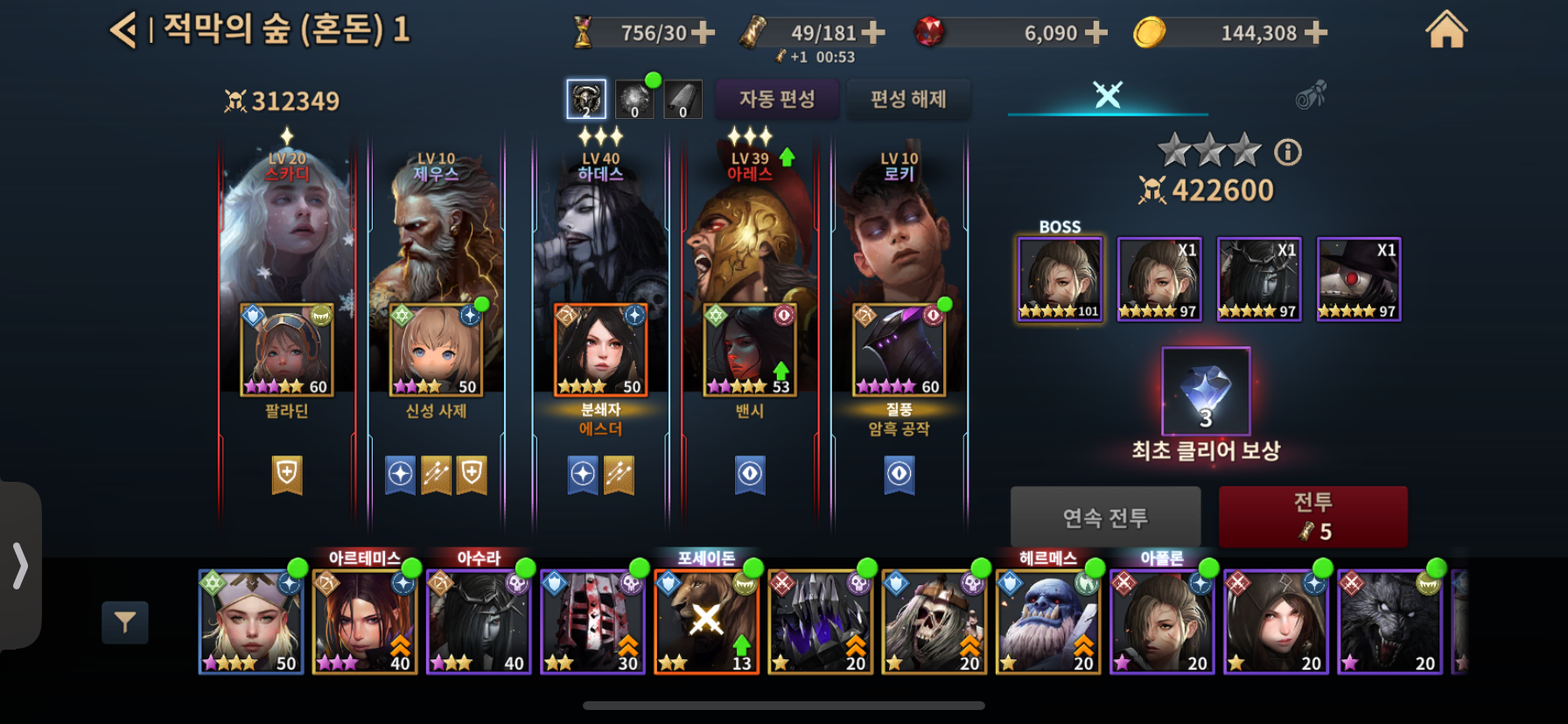
Task: View the 최초 클리어 보상 crystal reward
Action: pyautogui.click(x=1206, y=391)
